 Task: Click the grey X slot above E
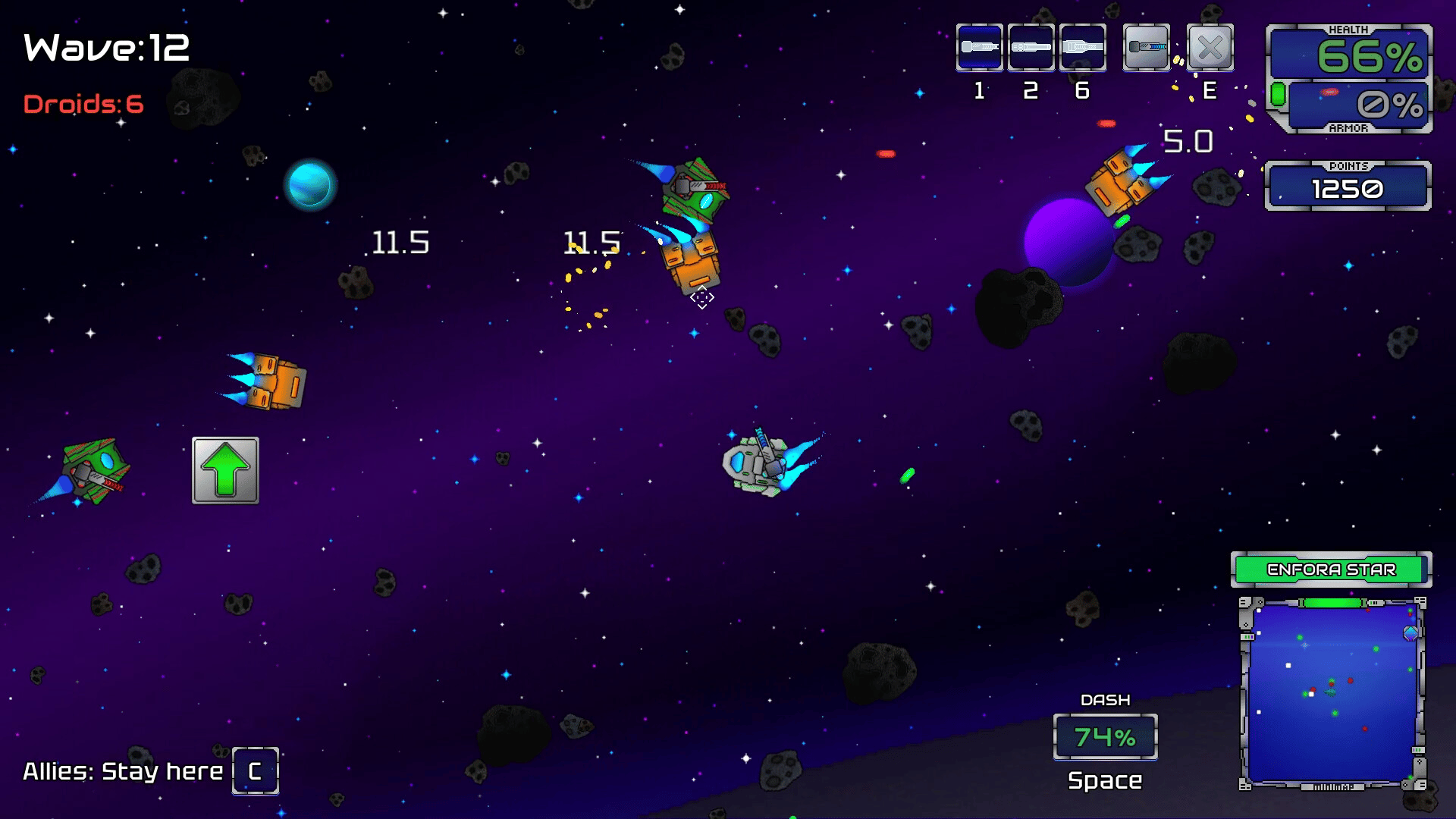point(1210,47)
